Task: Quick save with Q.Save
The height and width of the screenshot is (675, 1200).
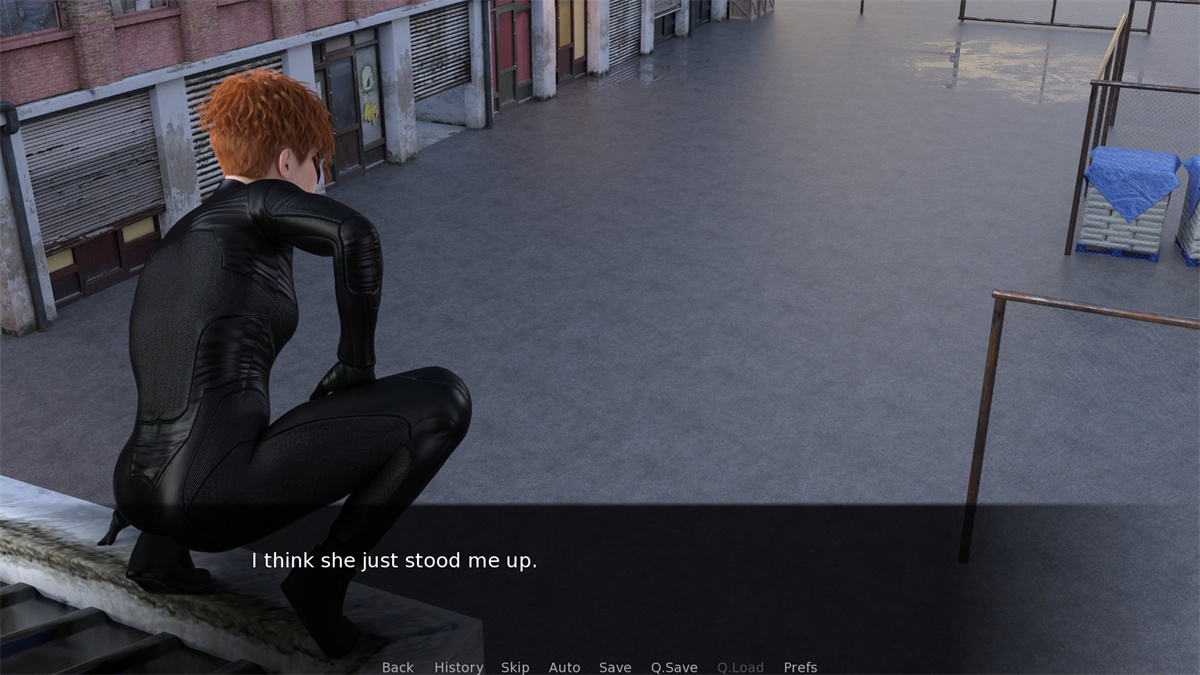Action: tap(674, 667)
